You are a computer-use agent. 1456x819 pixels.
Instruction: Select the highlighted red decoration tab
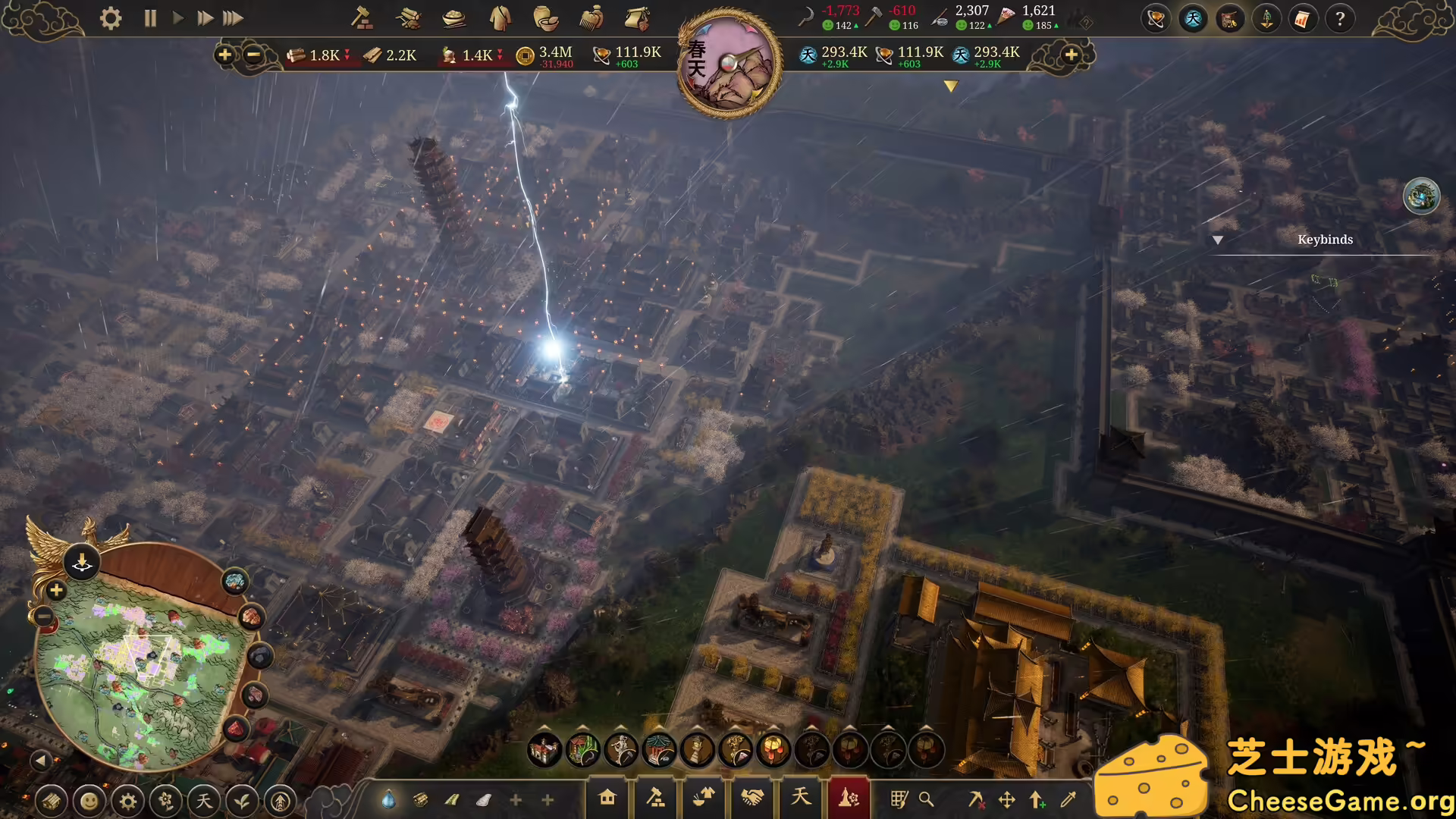[849, 798]
